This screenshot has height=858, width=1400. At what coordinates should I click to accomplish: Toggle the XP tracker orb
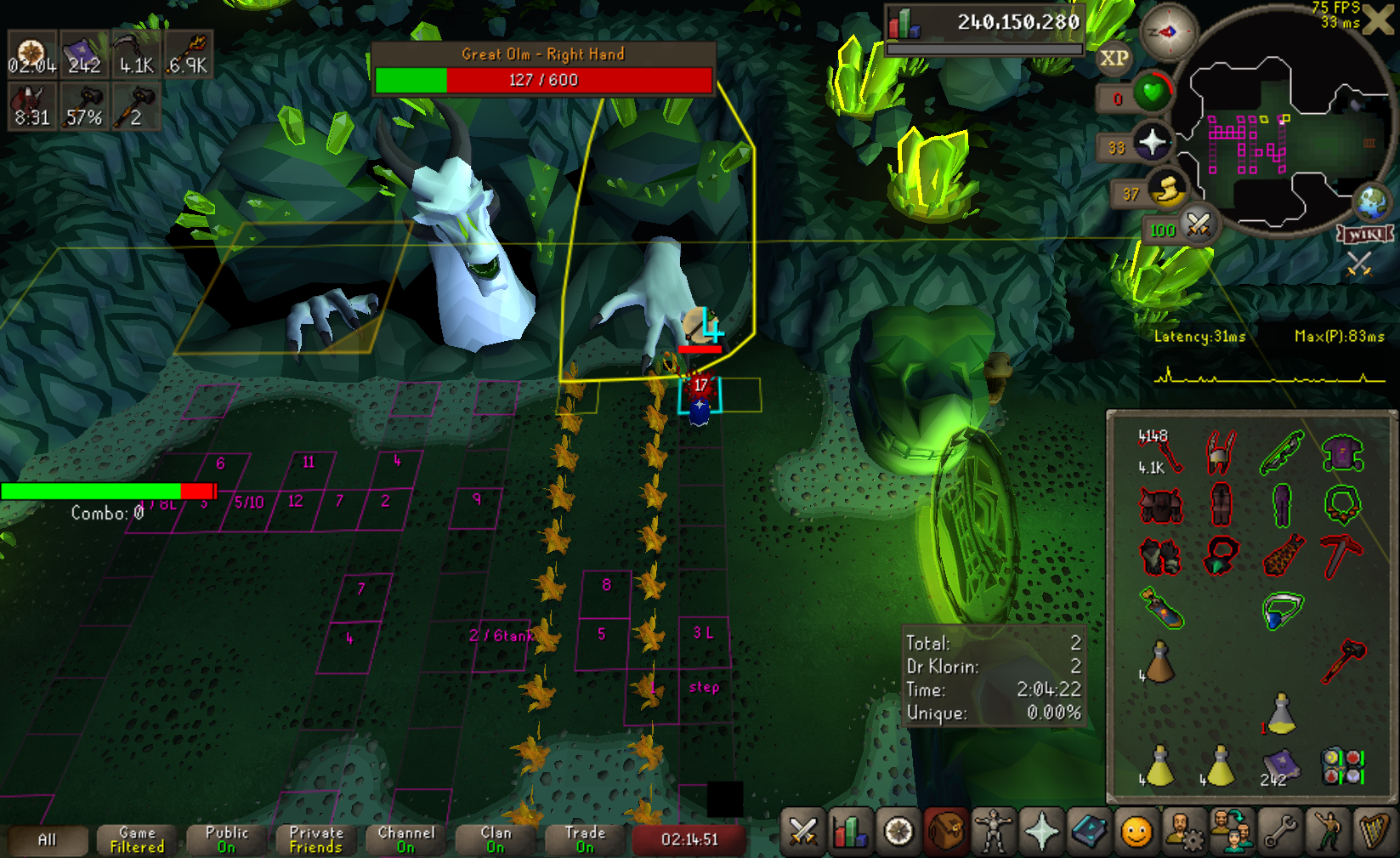click(1114, 59)
